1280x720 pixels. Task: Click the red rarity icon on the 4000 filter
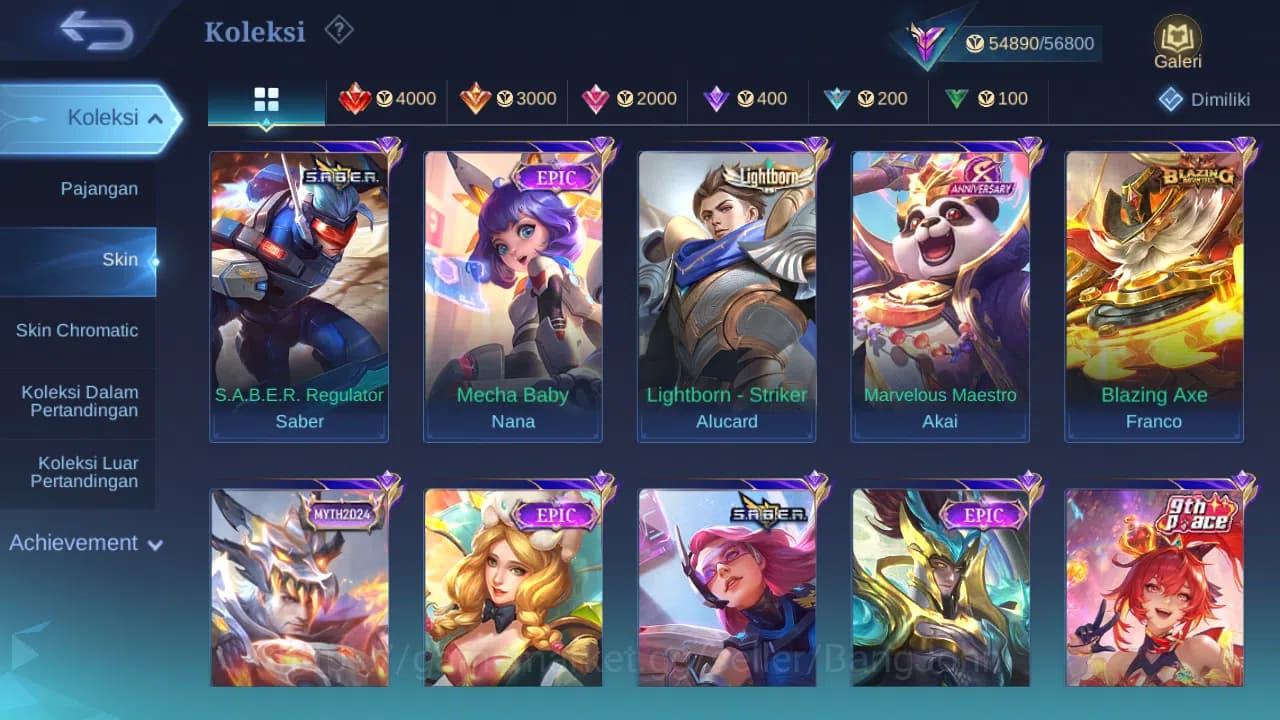359,99
